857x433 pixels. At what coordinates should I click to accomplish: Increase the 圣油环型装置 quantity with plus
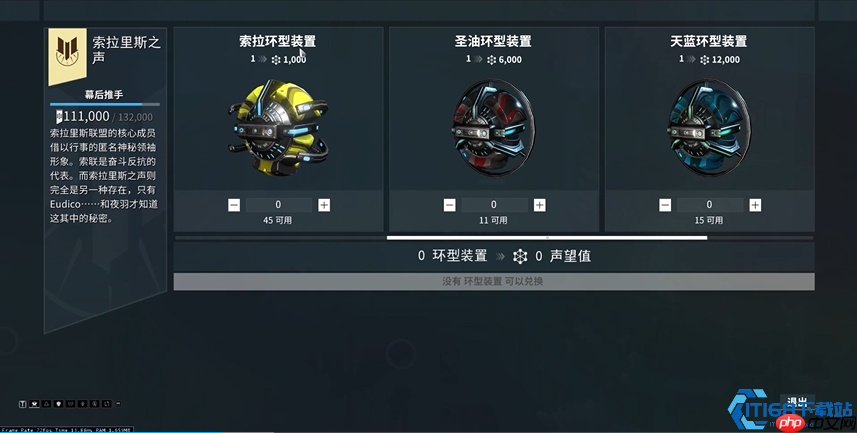point(540,205)
